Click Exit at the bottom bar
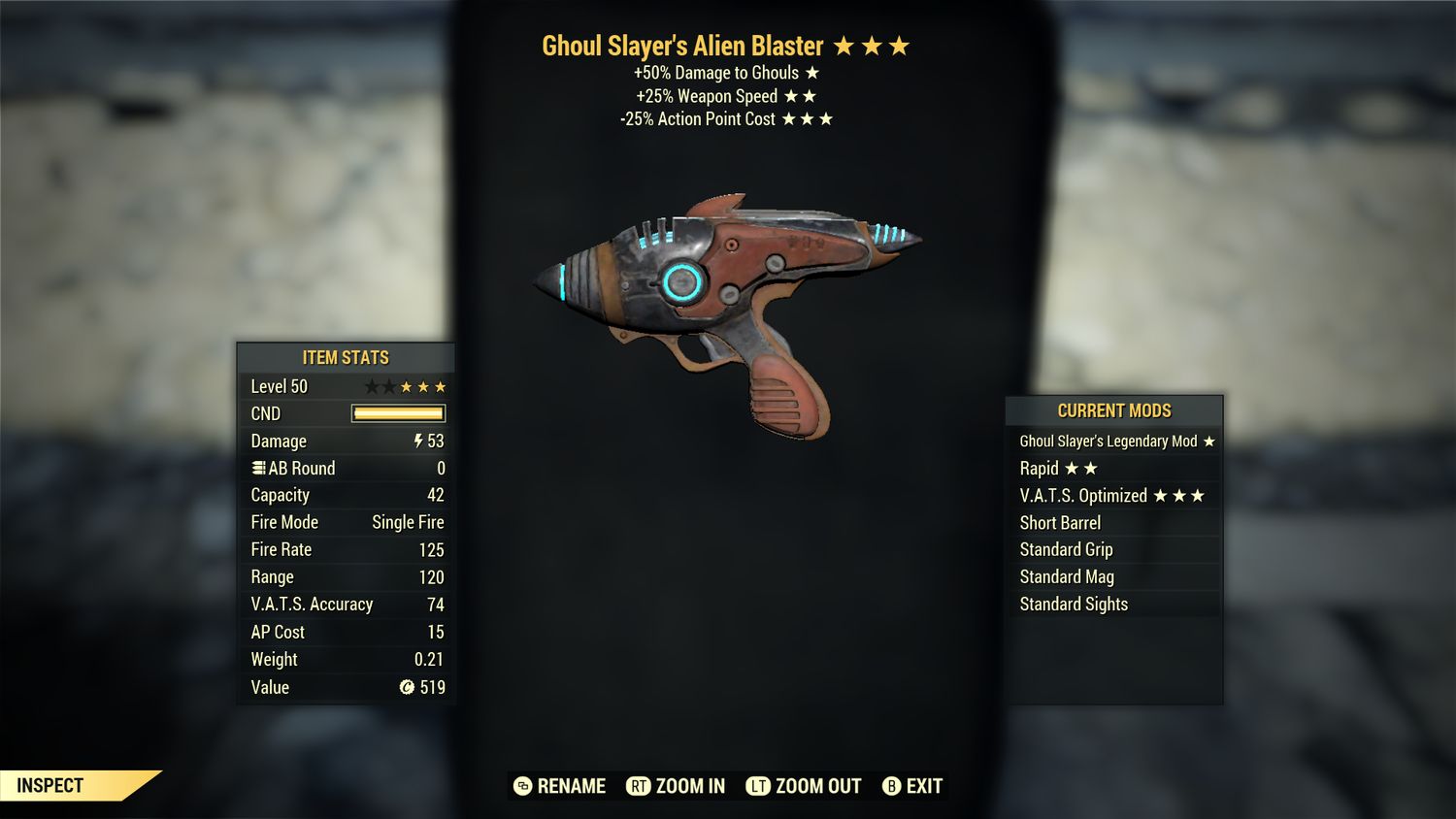 click(923, 786)
